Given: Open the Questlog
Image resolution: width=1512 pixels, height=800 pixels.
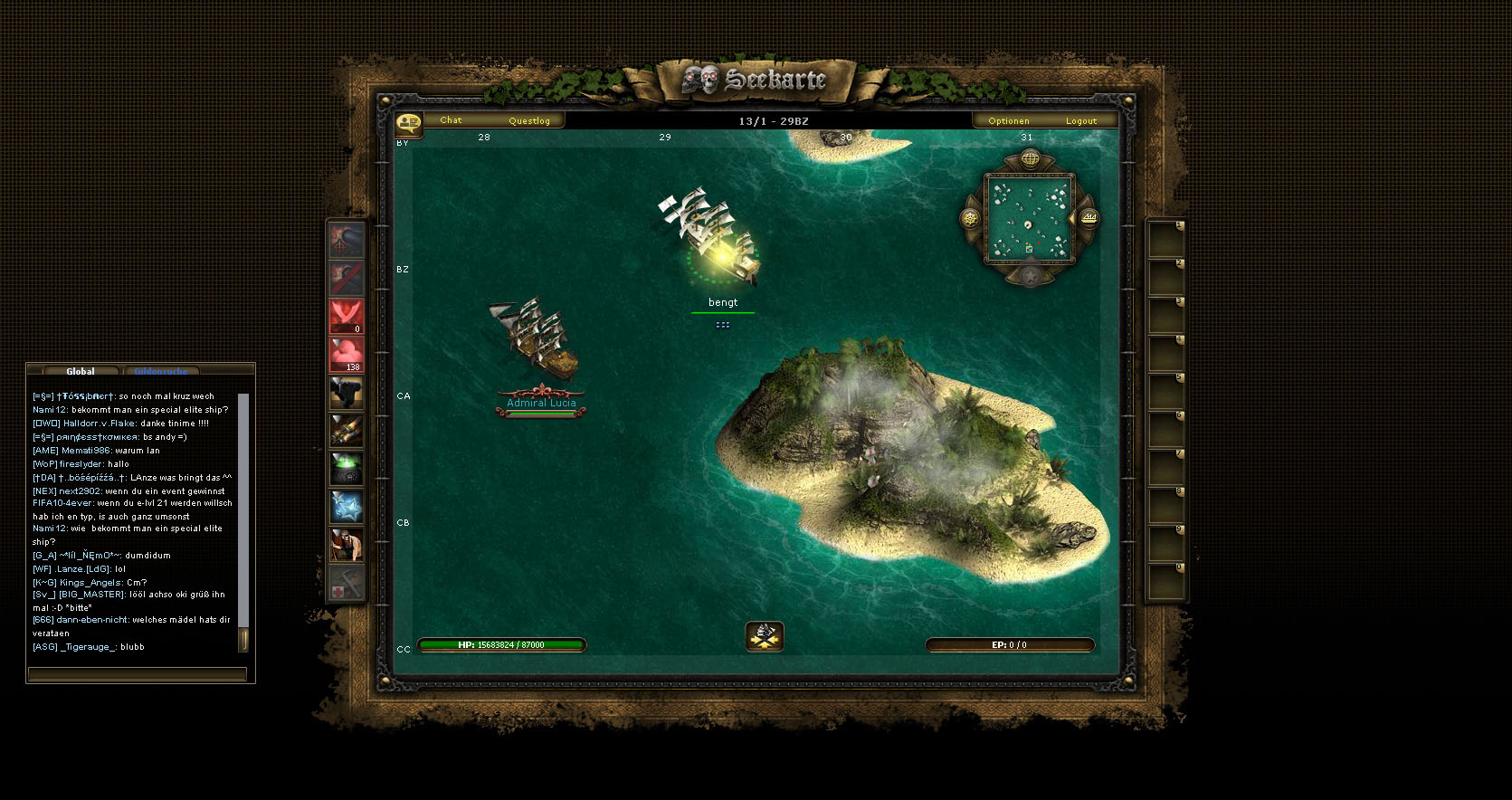Looking at the screenshot, I should point(529,120).
